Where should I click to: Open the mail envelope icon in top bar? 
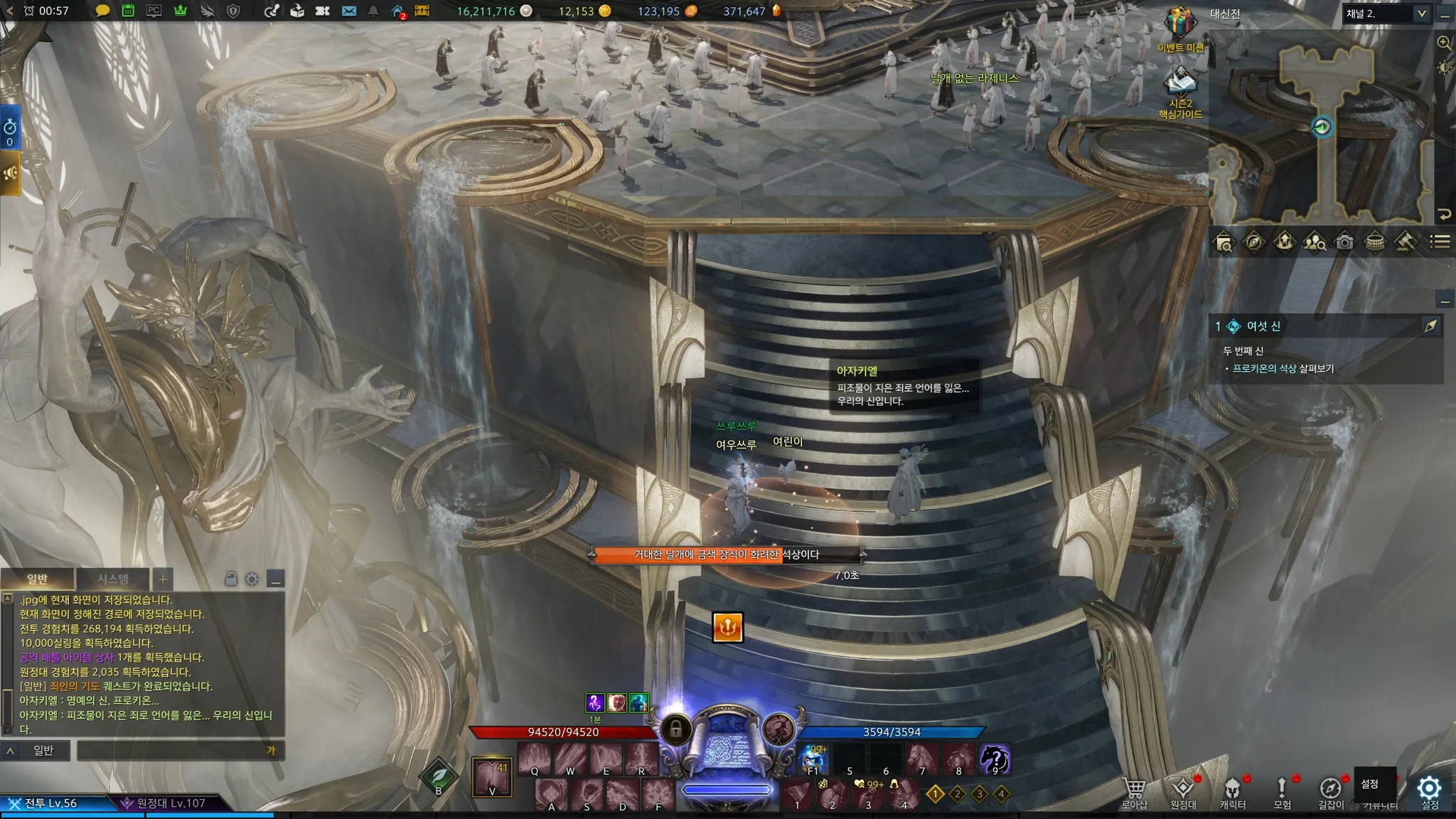click(x=348, y=11)
